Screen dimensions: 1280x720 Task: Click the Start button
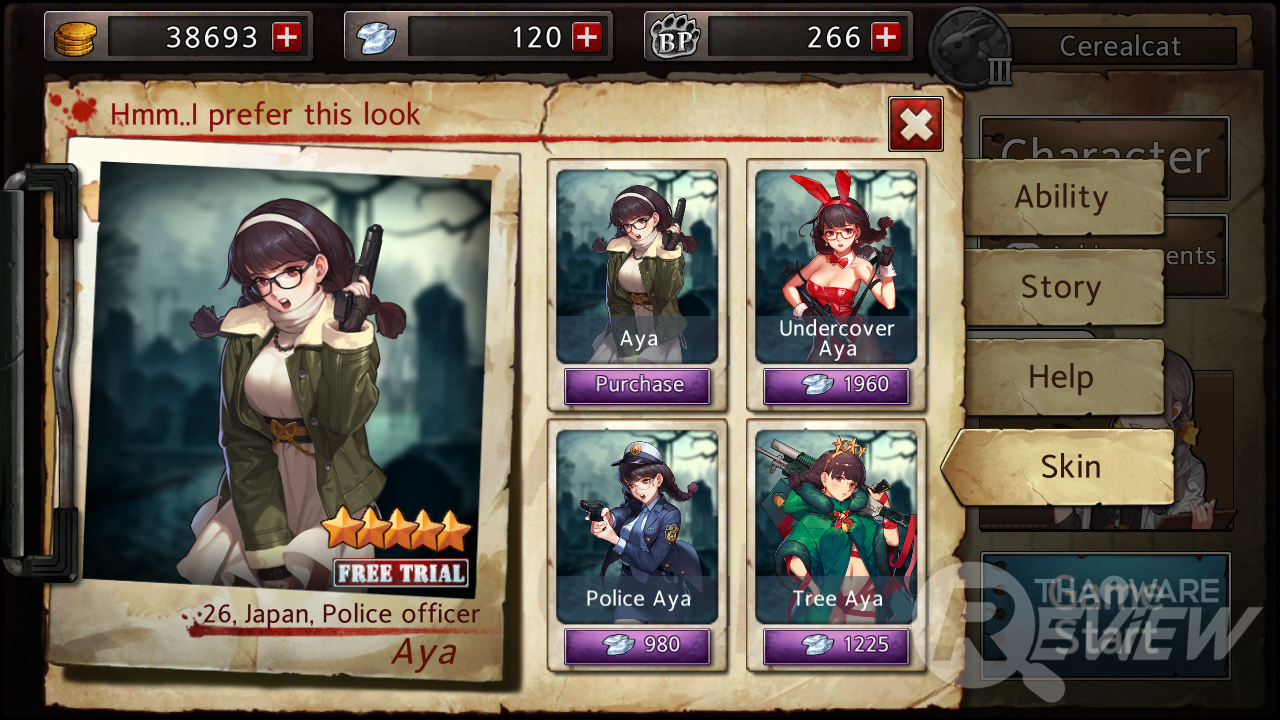click(x=1105, y=616)
